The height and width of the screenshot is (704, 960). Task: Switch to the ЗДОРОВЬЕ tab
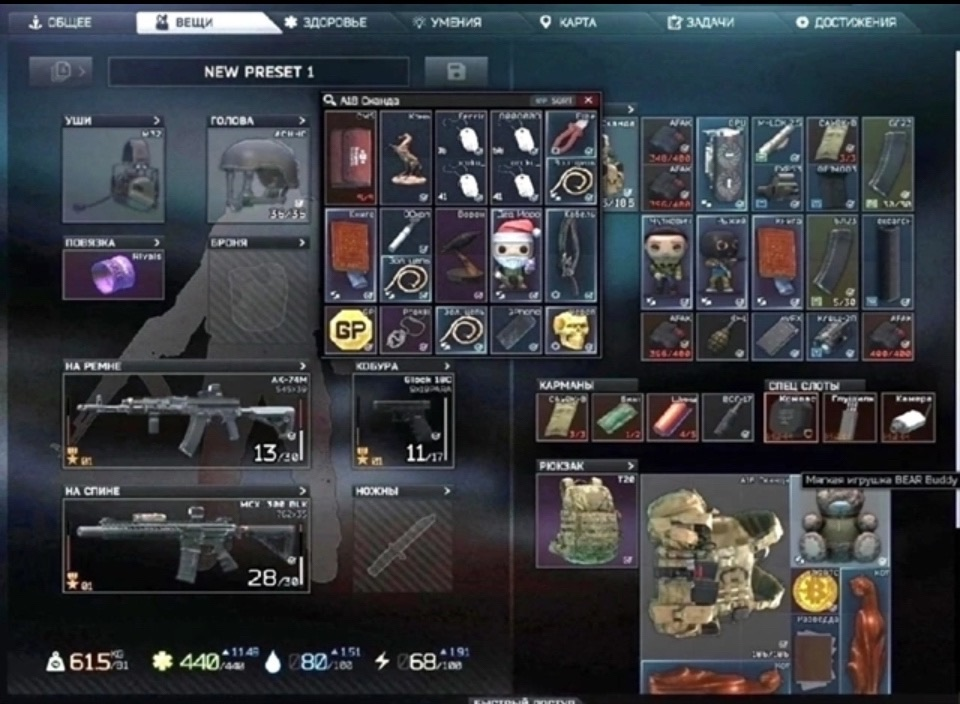coord(326,22)
